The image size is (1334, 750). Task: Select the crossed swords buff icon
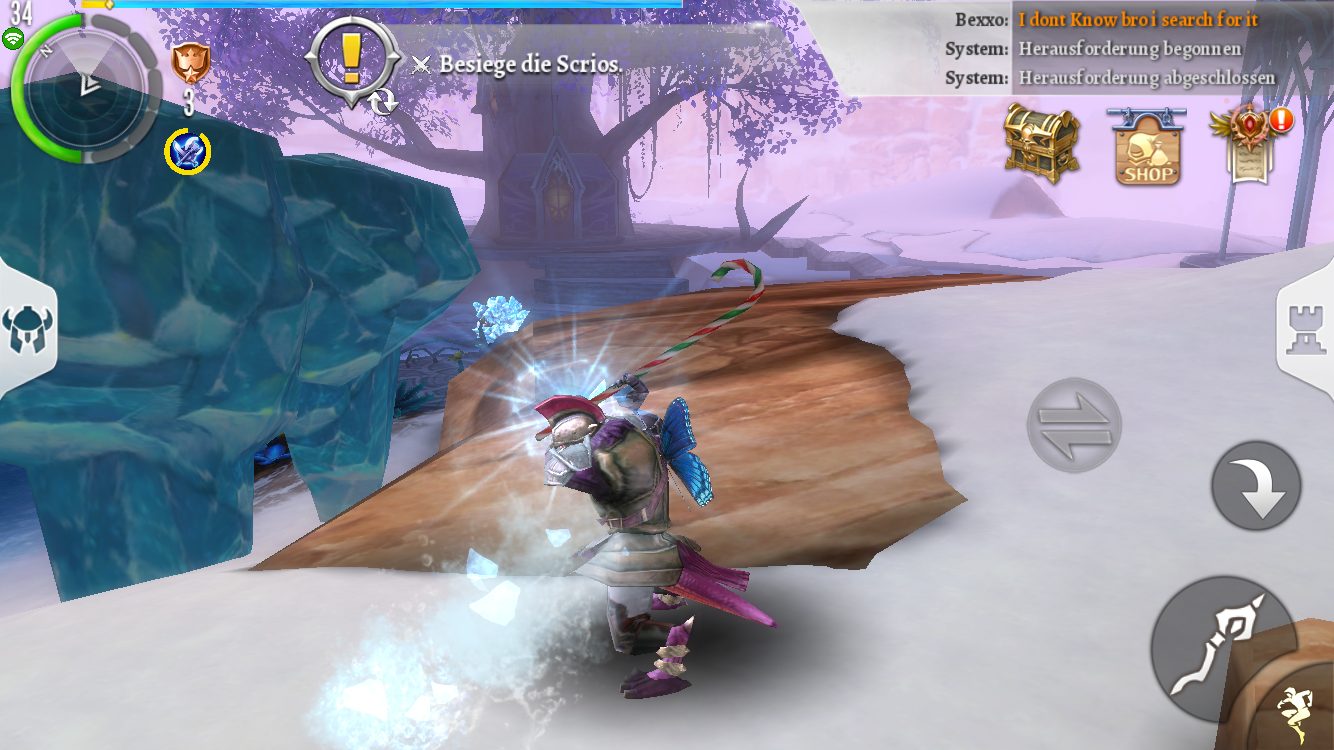(188, 152)
